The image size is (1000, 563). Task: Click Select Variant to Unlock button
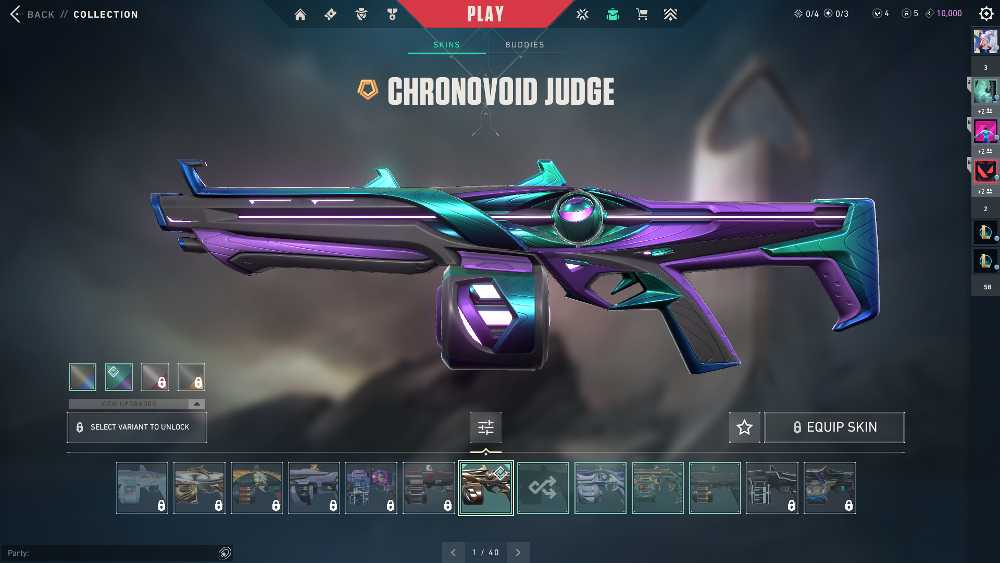[136, 427]
